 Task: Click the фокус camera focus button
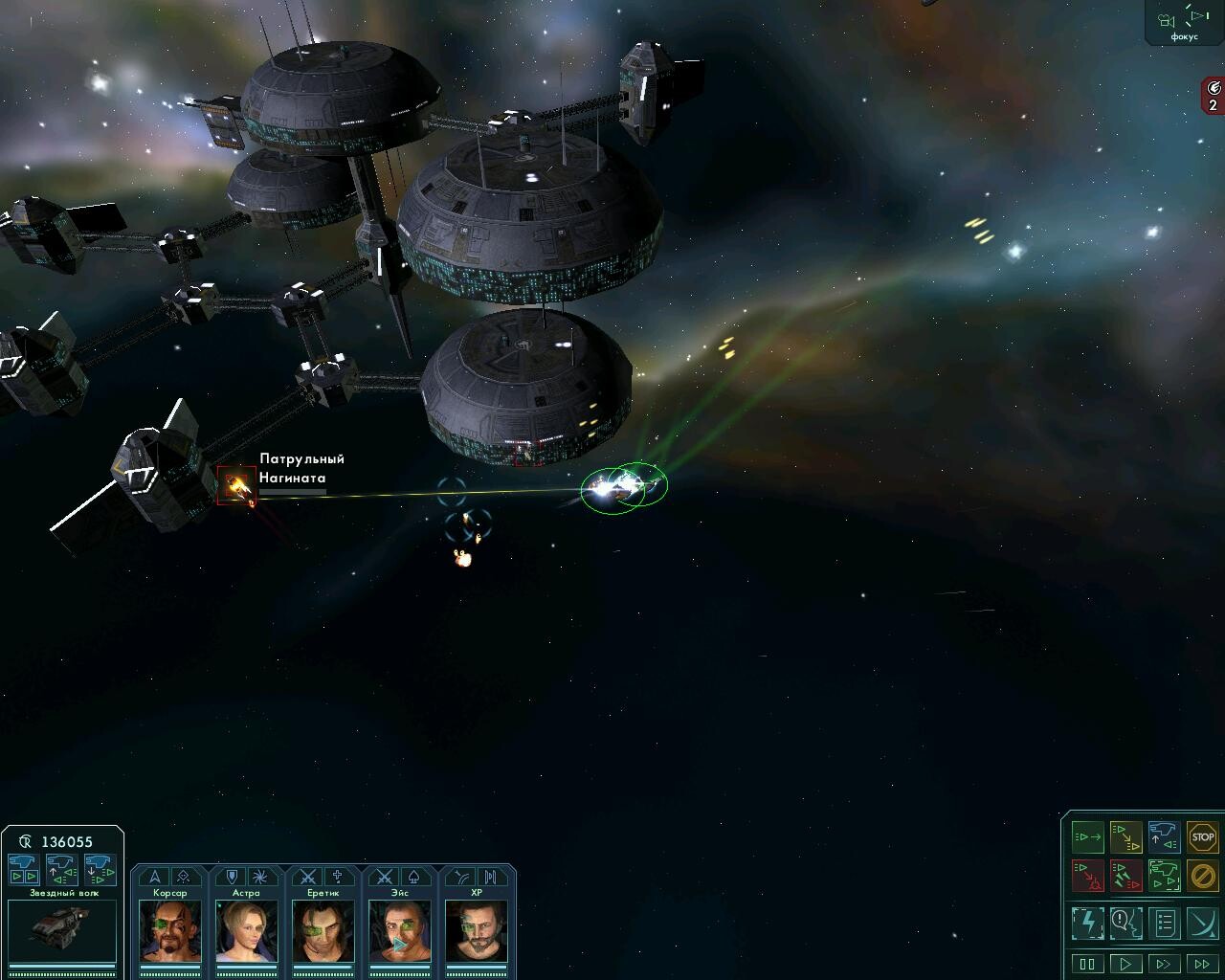[1183, 21]
